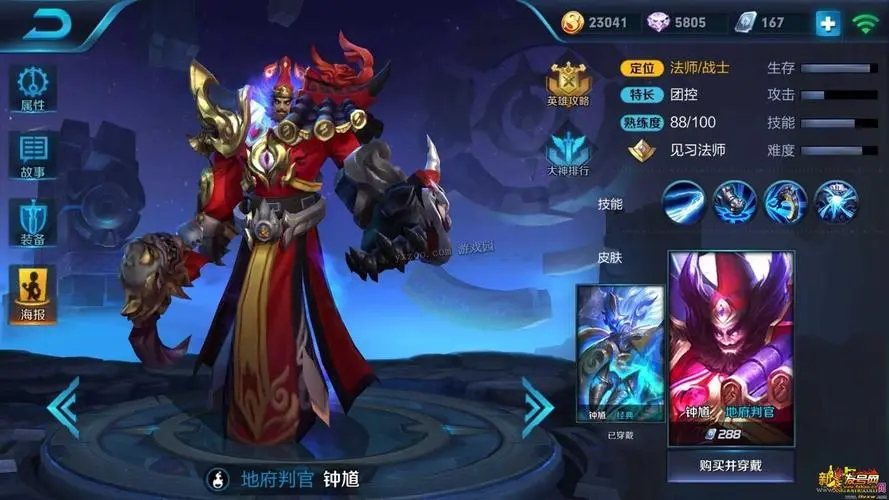Select the third skill icon
Viewport: 889px width, 500px height.
click(x=785, y=202)
